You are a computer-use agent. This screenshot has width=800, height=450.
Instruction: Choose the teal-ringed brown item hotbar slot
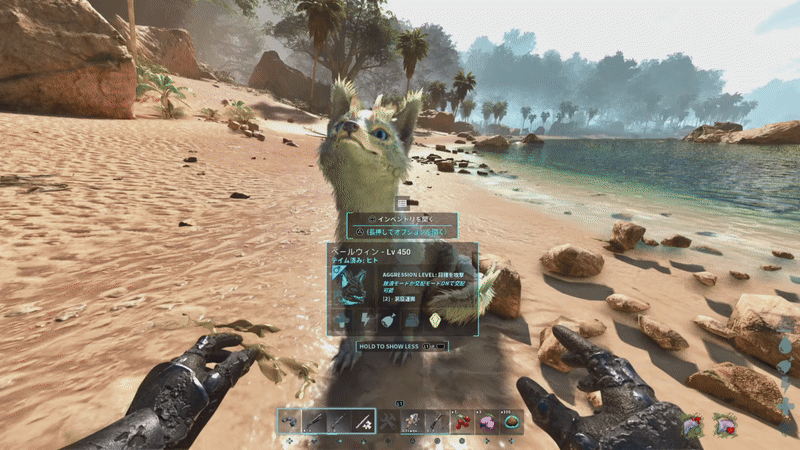513,422
